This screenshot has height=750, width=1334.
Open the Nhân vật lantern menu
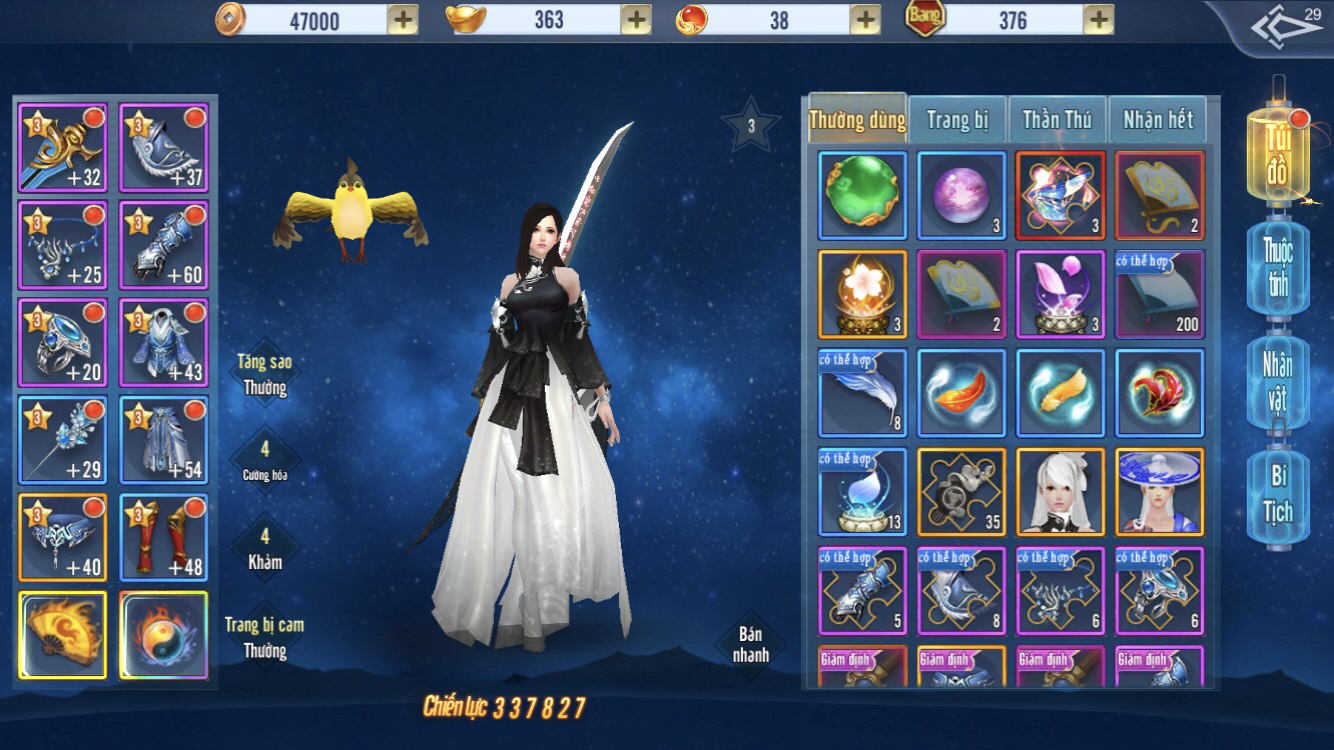[1277, 381]
